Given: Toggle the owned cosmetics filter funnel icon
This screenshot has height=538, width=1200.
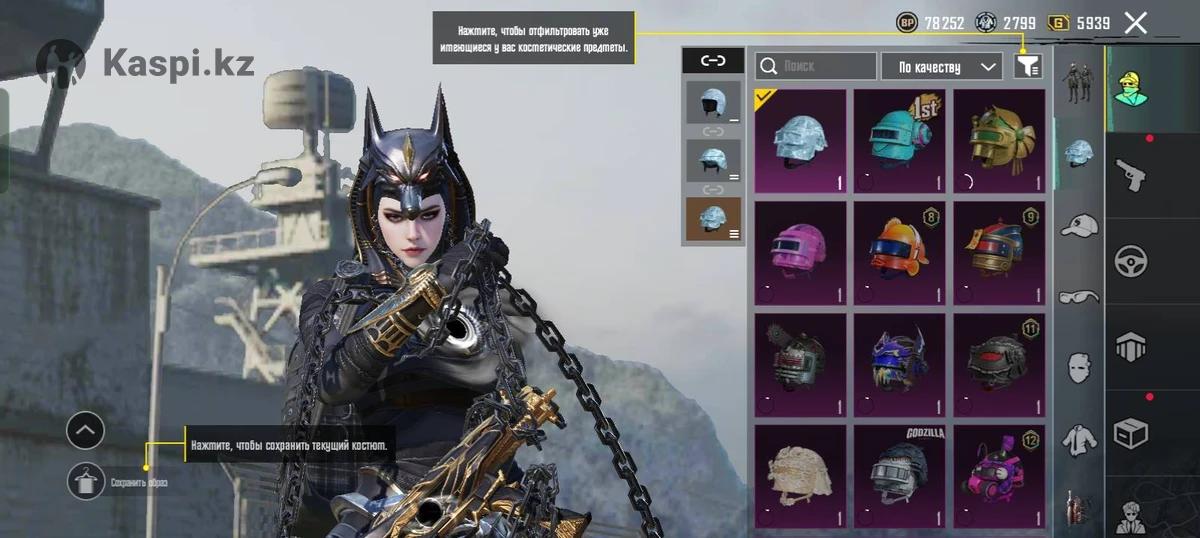Looking at the screenshot, I should (1028, 66).
